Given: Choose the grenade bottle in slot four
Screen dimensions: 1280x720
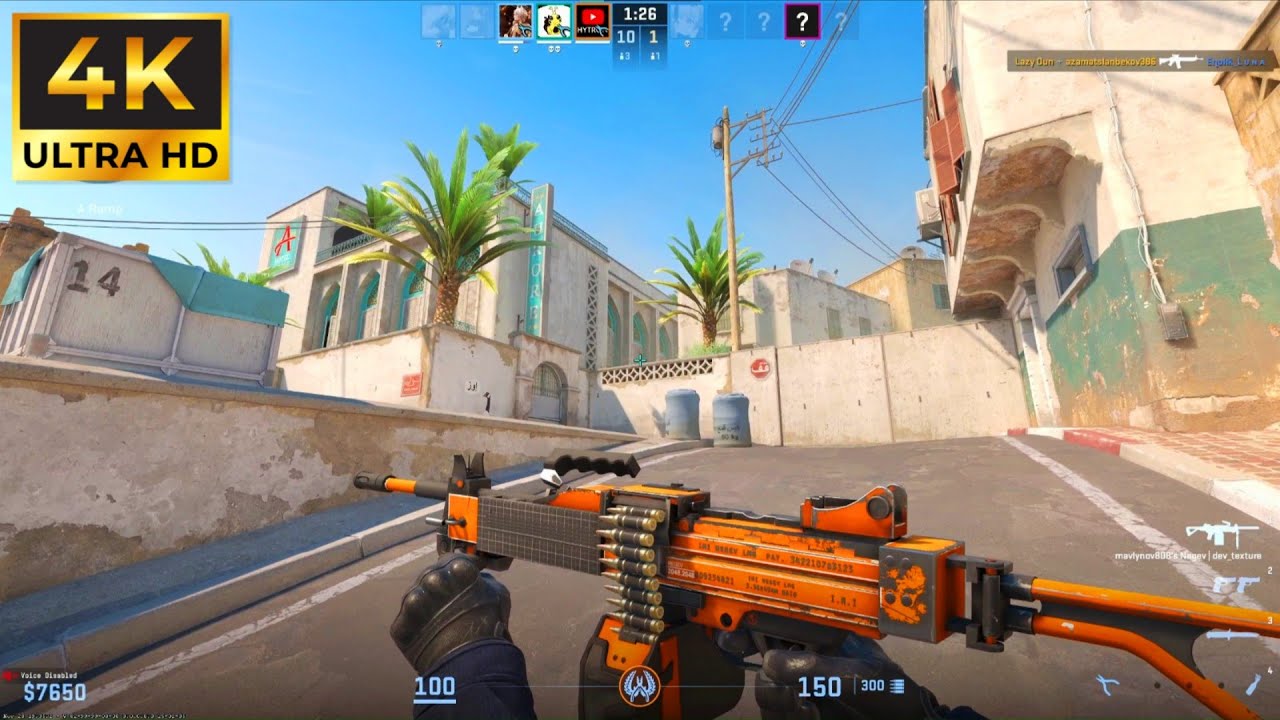Looking at the screenshot, I should 1253,684.
